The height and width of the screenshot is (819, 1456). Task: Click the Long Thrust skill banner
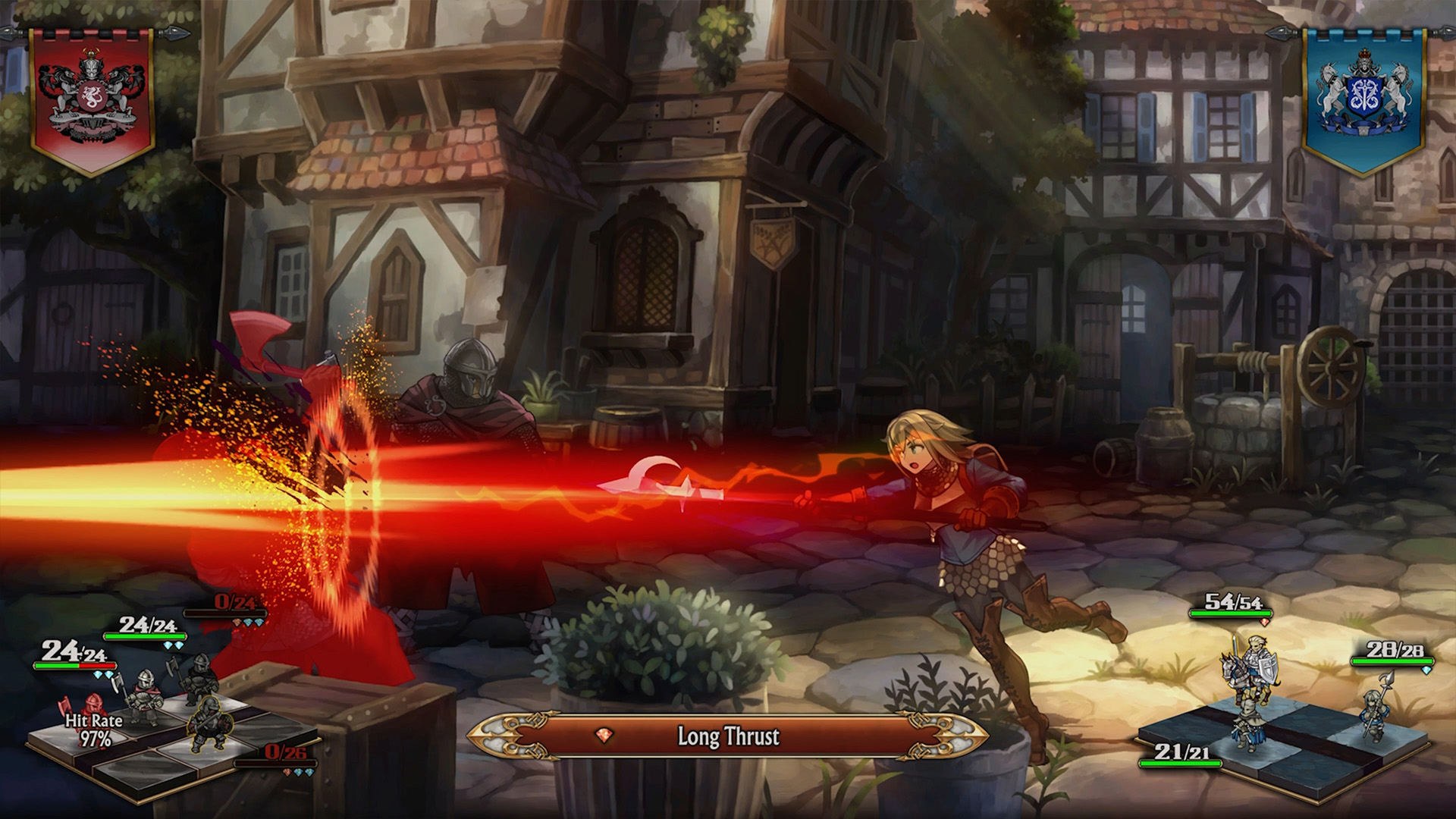click(728, 736)
